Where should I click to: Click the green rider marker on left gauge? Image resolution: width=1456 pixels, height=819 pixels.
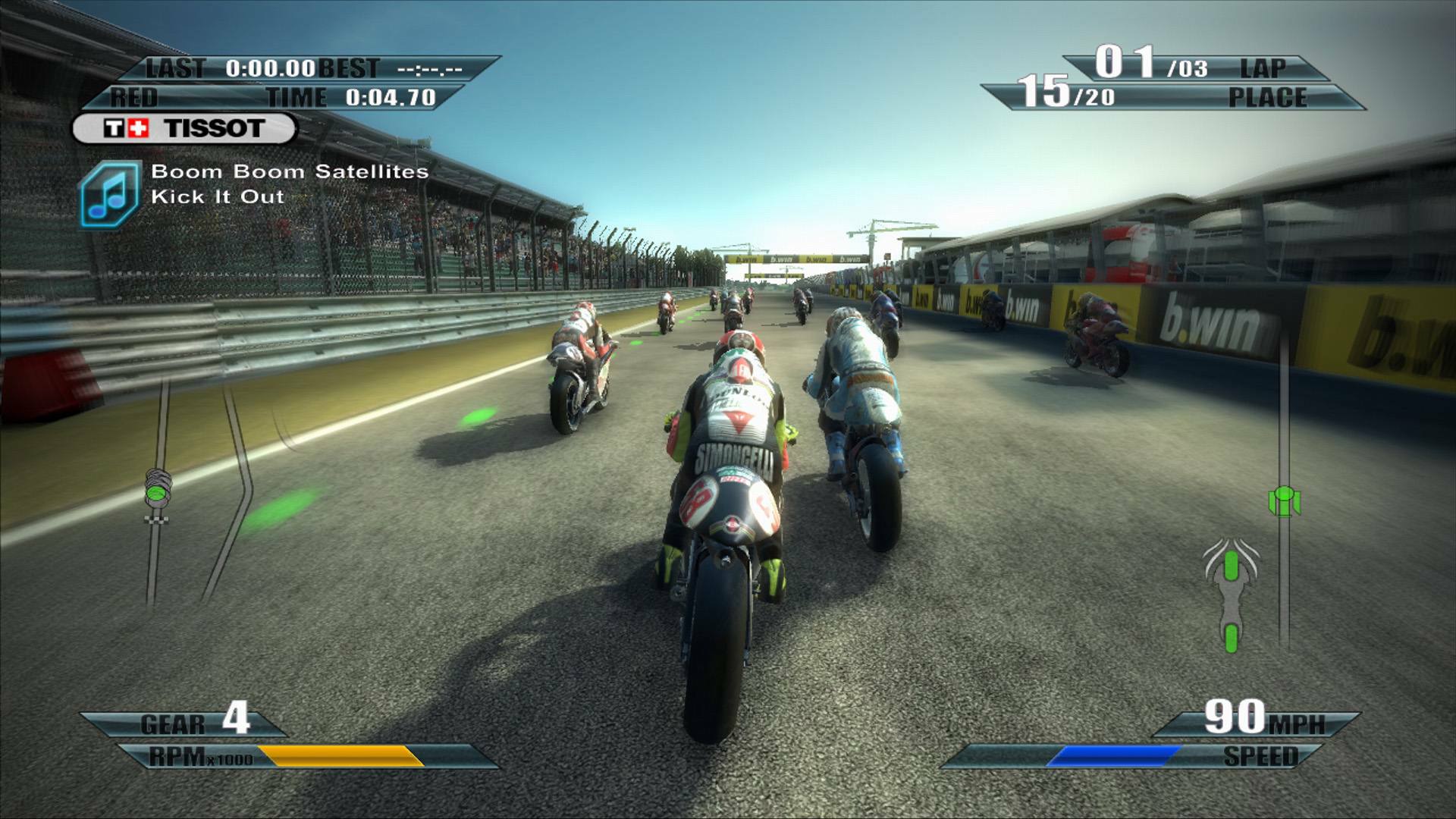(x=155, y=493)
